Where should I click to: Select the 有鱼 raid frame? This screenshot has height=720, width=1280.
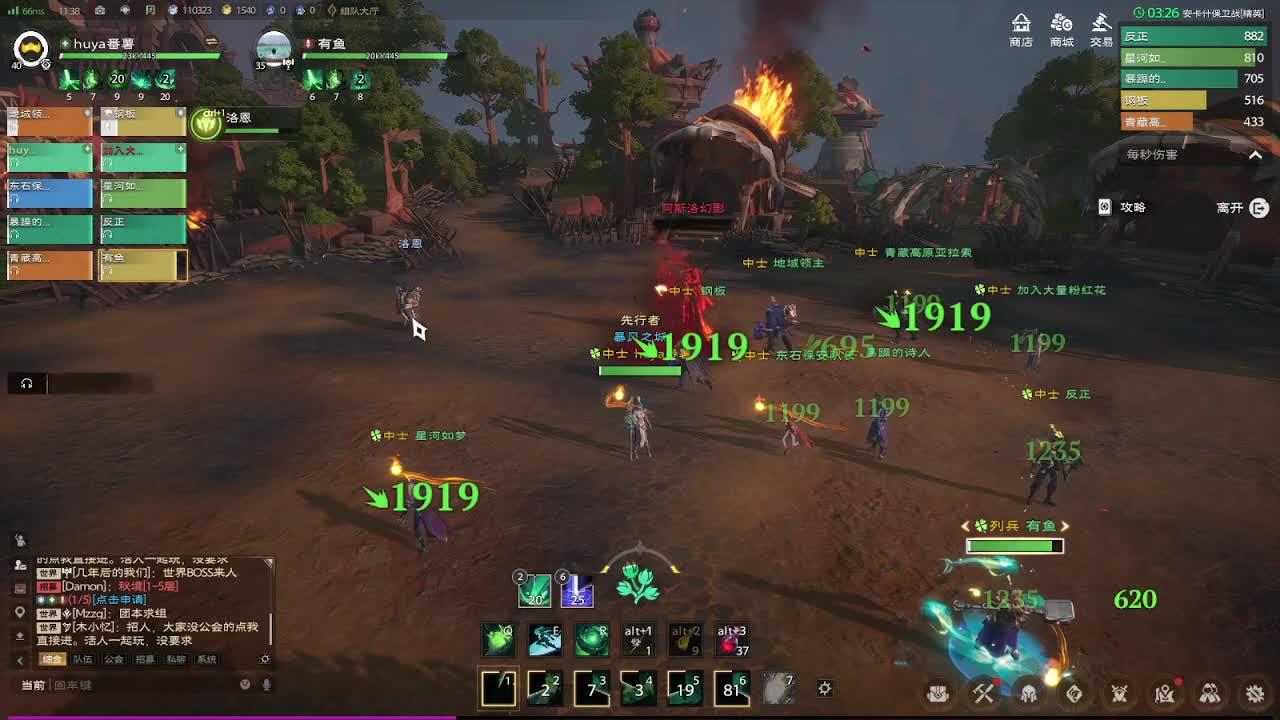[x=142, y=264]
